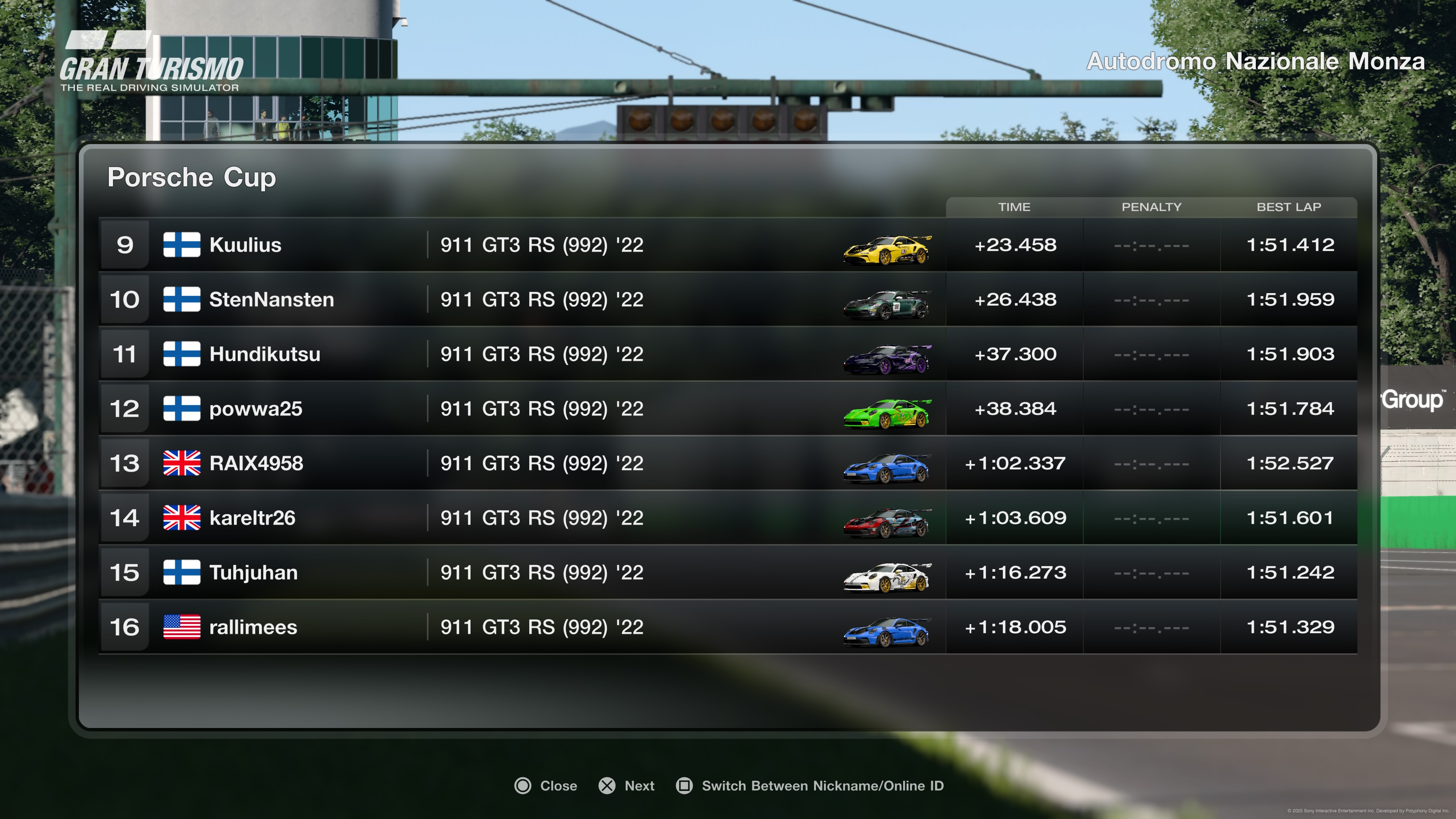Highlight Hundikutsu's race result entry
1456x819 pixels.
(265, 355)
